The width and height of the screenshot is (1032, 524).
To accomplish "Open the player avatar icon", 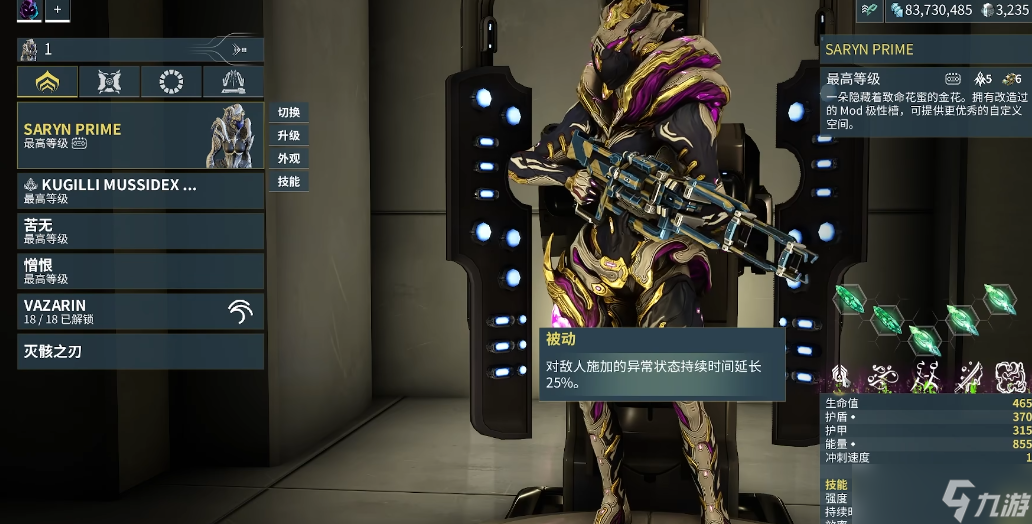I will pos(28,10).
